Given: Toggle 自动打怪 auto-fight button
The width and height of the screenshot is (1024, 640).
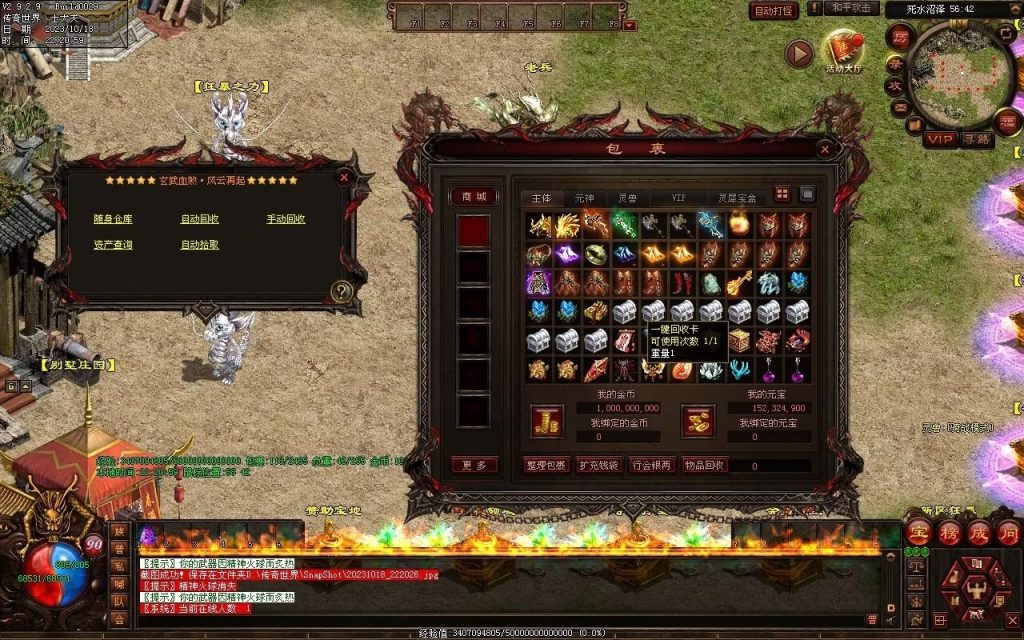Looking at the screenshot, I should tap(774, 11).
